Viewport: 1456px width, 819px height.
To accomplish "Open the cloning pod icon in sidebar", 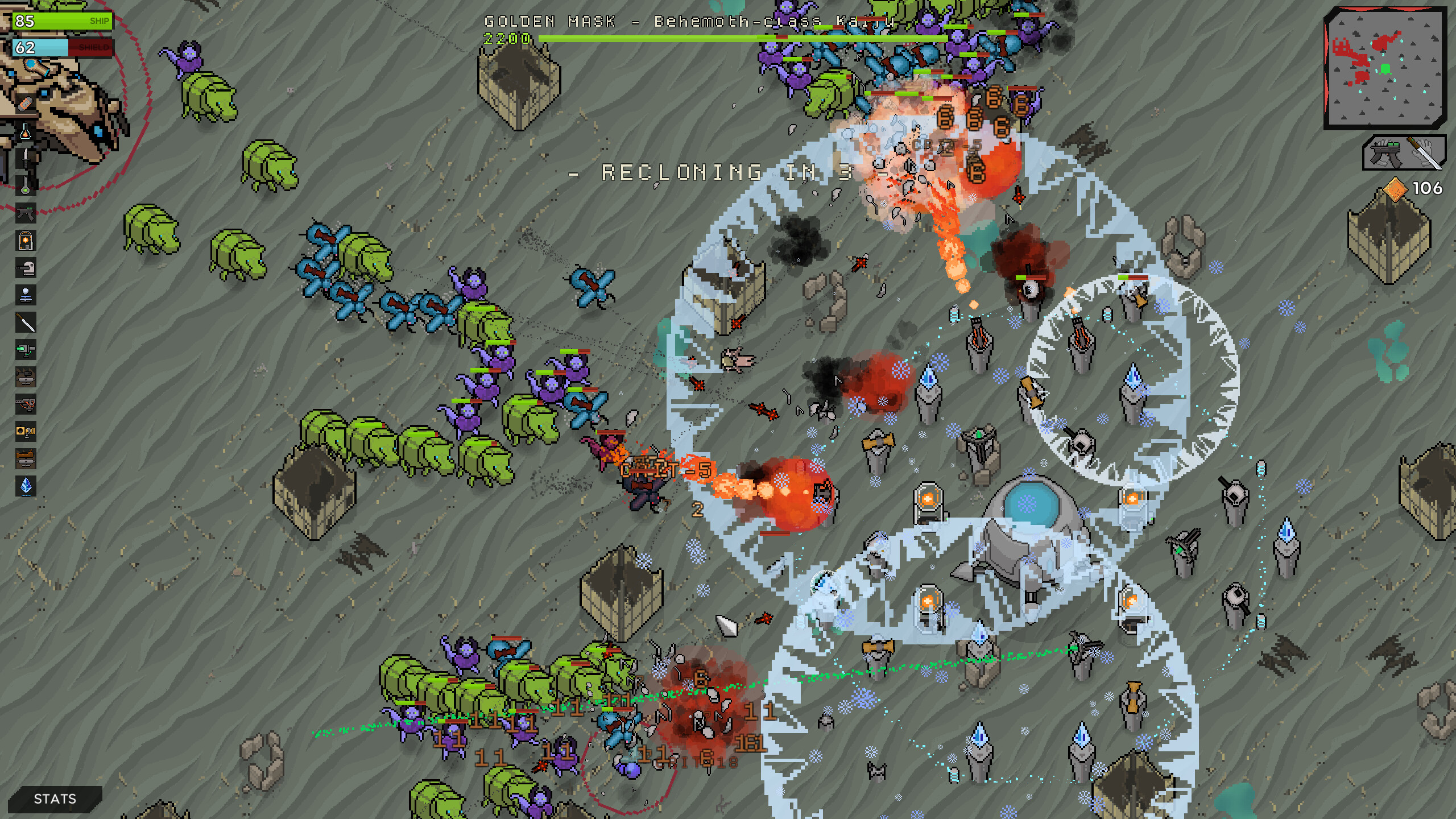I will (x=26, y=240).
